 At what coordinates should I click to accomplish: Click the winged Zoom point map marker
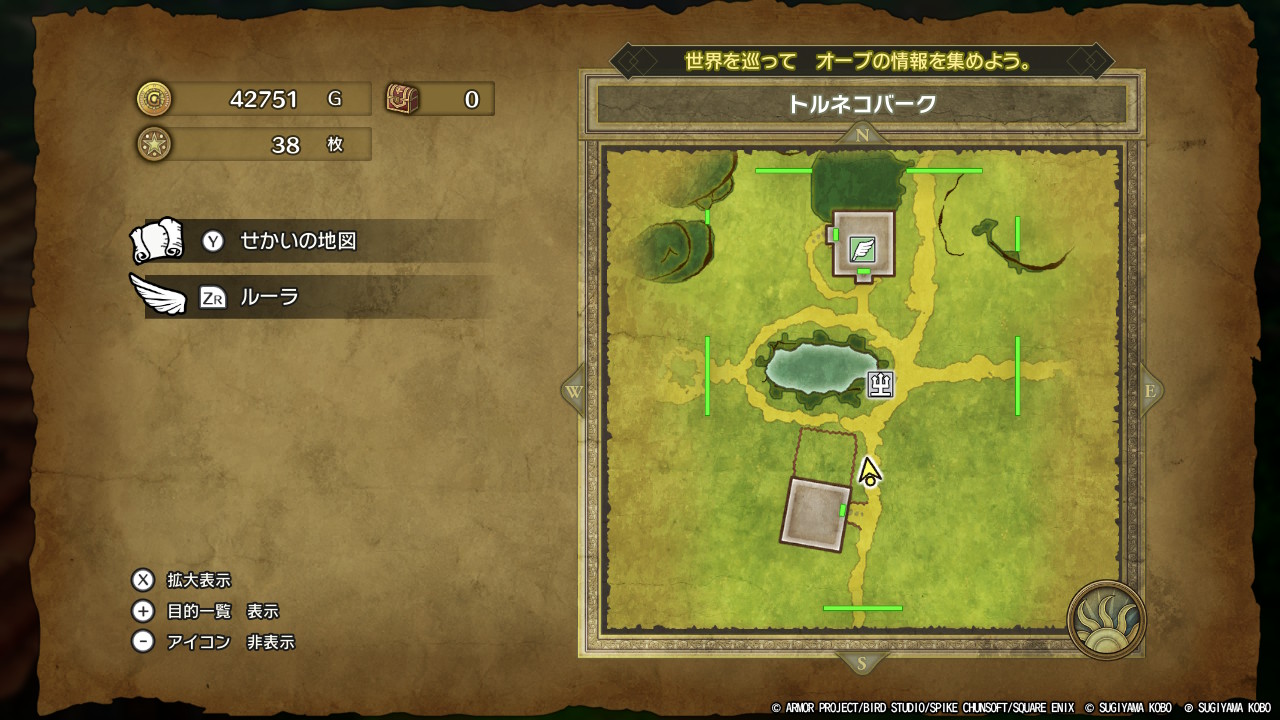click(x=861, y=249)
